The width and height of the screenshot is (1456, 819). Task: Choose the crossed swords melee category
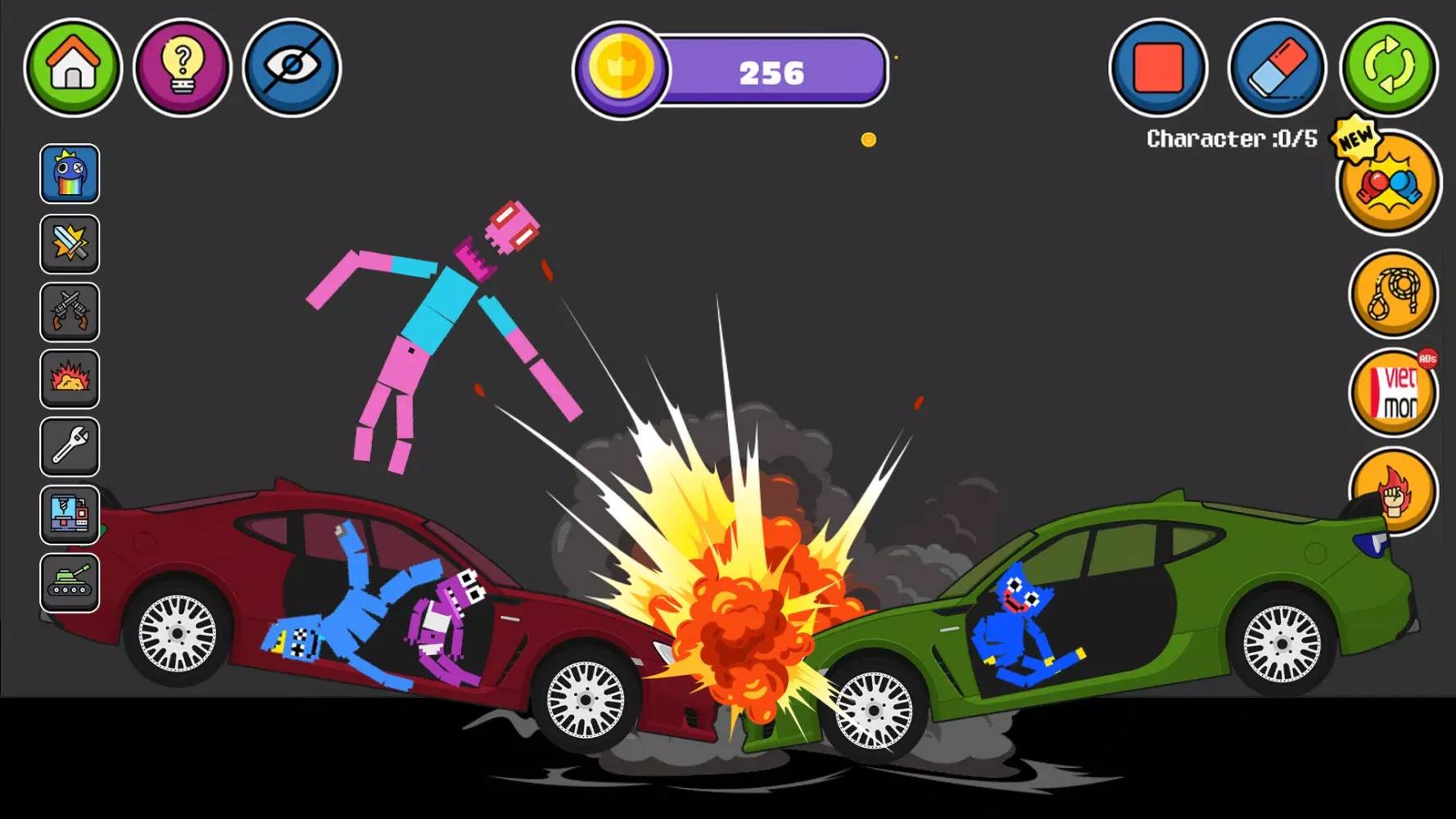[70, 243]
